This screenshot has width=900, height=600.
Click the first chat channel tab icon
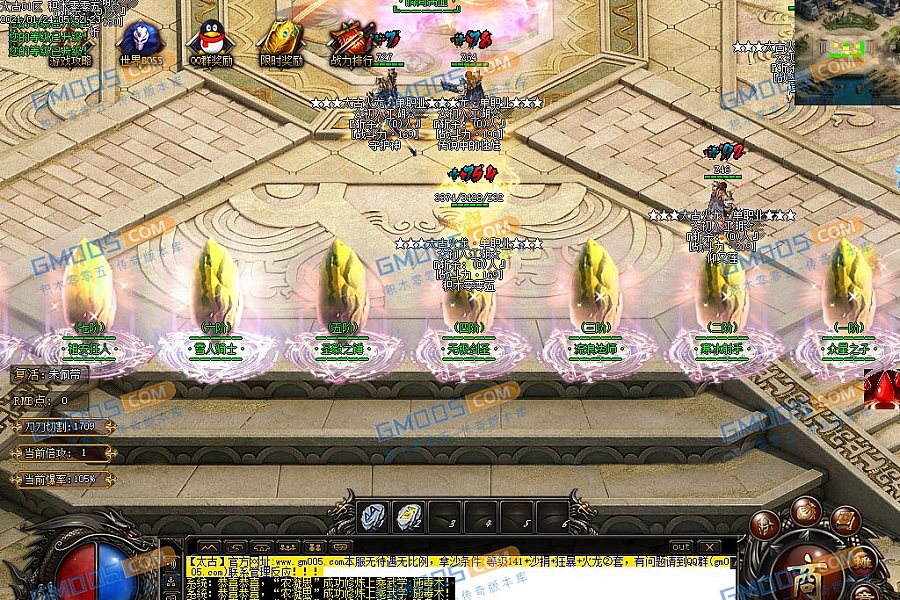coord(209,547)
